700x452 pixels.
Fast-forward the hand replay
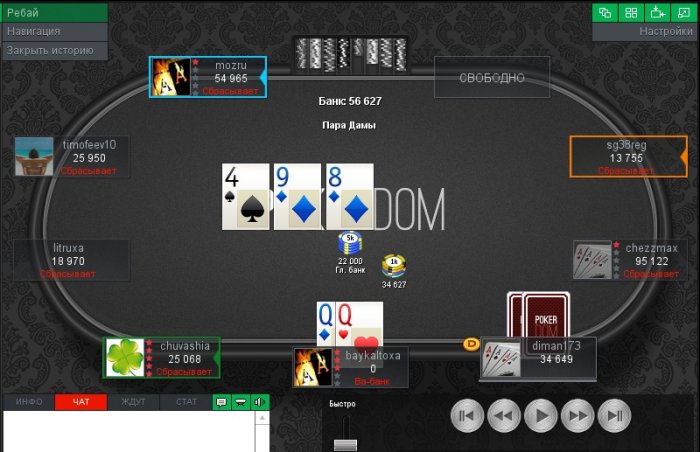tap(579, 415)
